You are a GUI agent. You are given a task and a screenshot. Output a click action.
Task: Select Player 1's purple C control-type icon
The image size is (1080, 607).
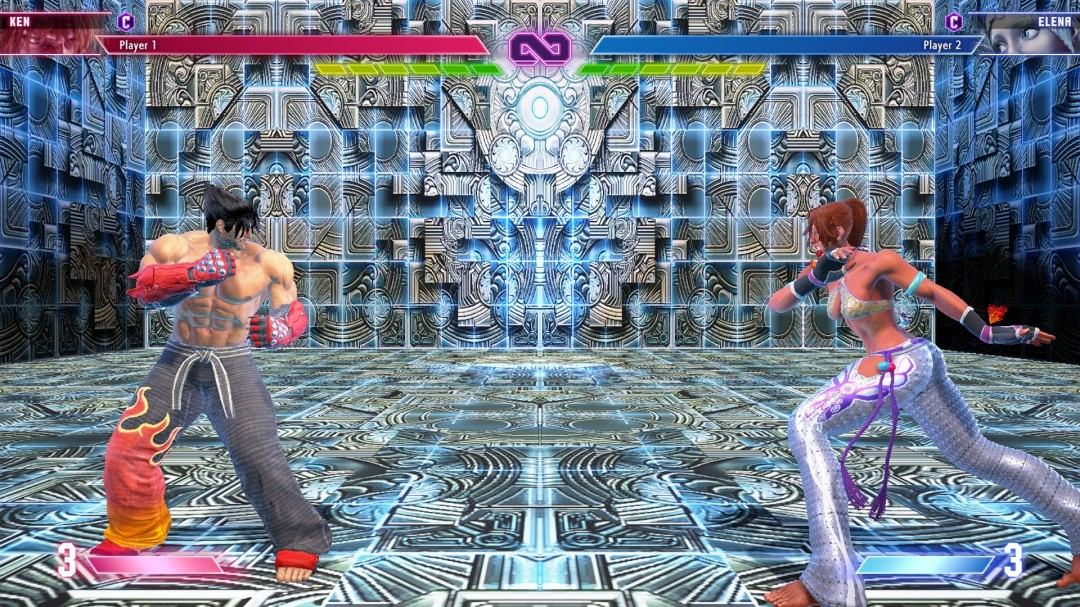click(126, 21)
